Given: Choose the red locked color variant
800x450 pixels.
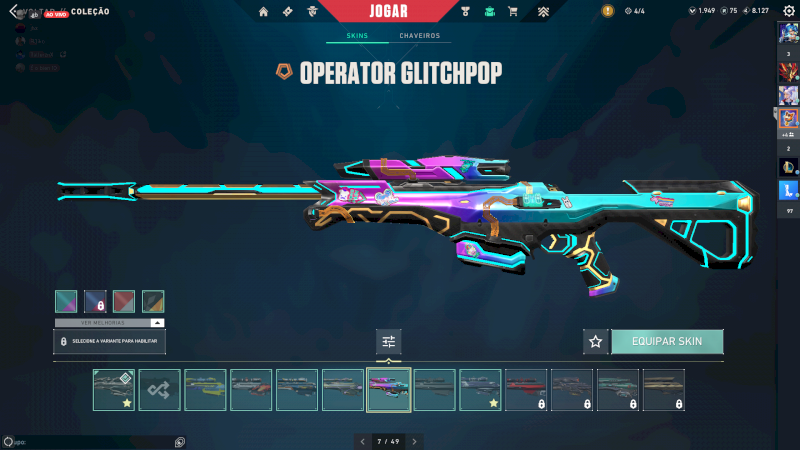Looking at the screenshot, I should pos(124,301).
